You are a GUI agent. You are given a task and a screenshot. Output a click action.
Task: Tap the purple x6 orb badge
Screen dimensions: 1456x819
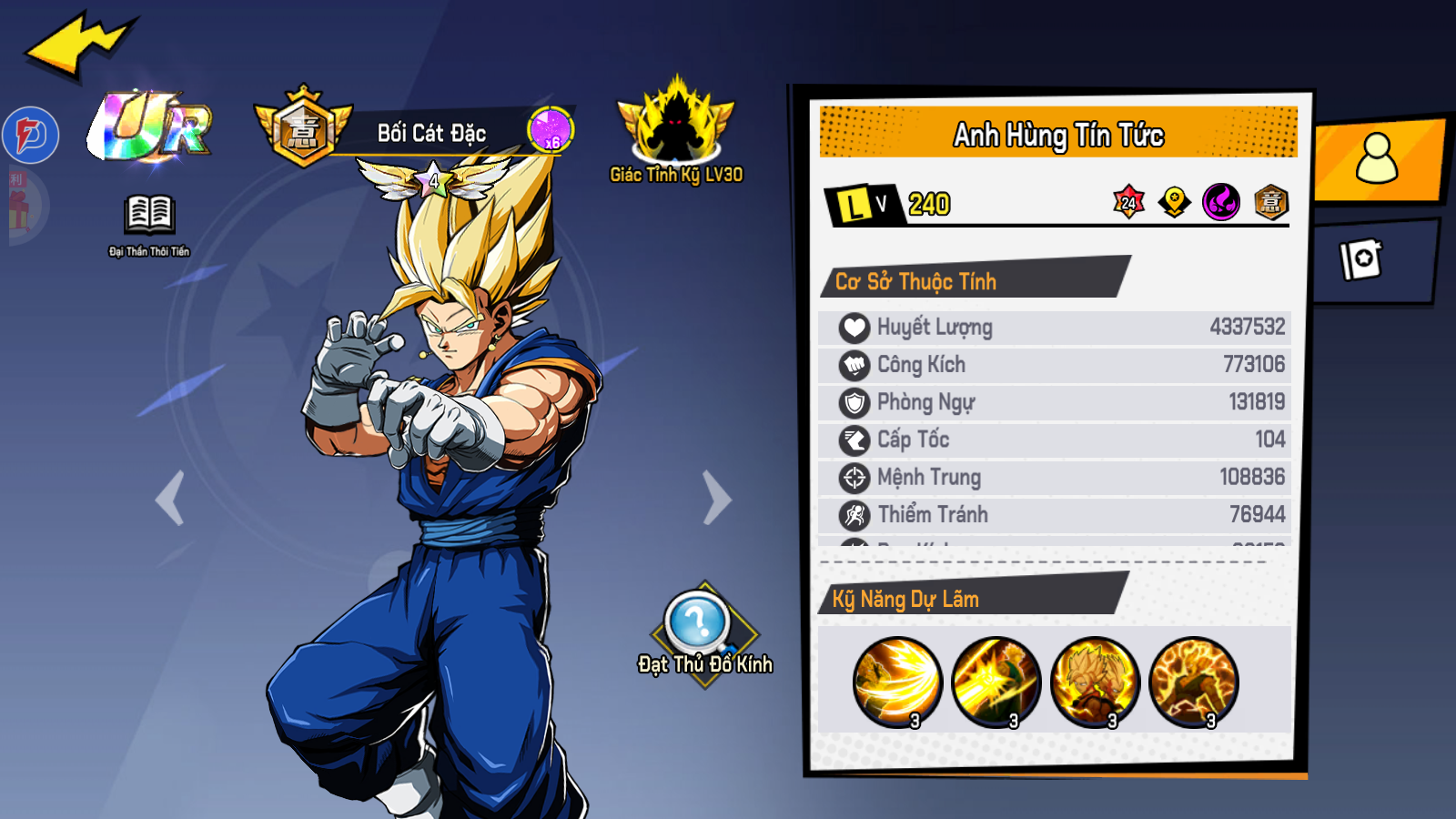551,131
